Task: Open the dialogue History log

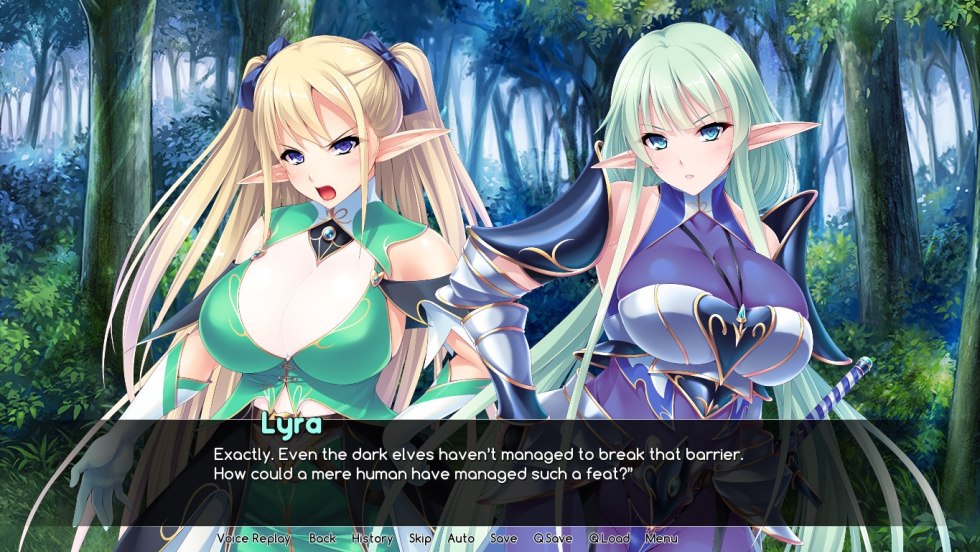Action: click(x=372, y=538)
